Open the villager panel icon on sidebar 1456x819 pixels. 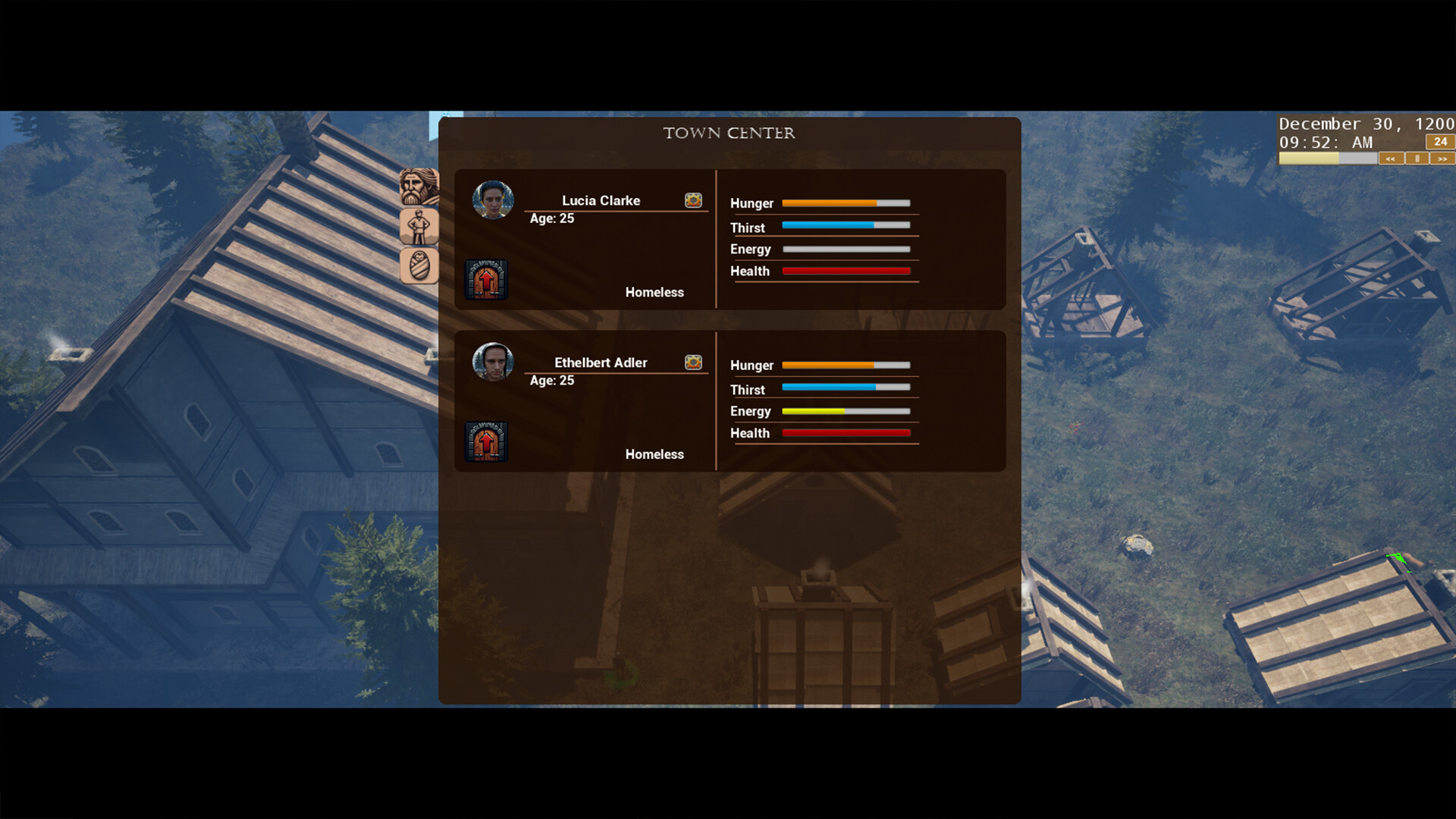[x=419, y=226]
